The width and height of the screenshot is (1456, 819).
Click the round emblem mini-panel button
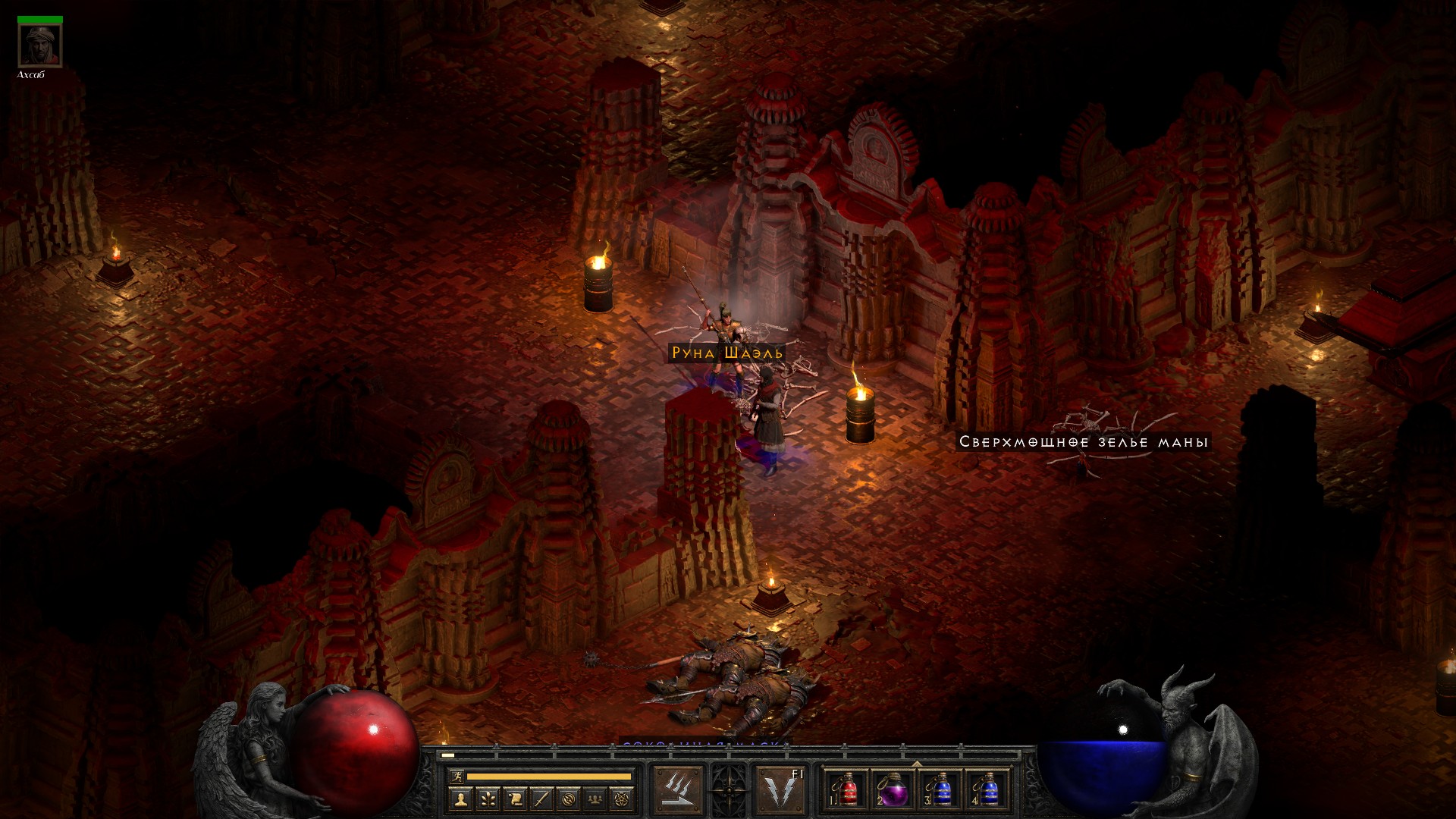[x=569, y=799]
